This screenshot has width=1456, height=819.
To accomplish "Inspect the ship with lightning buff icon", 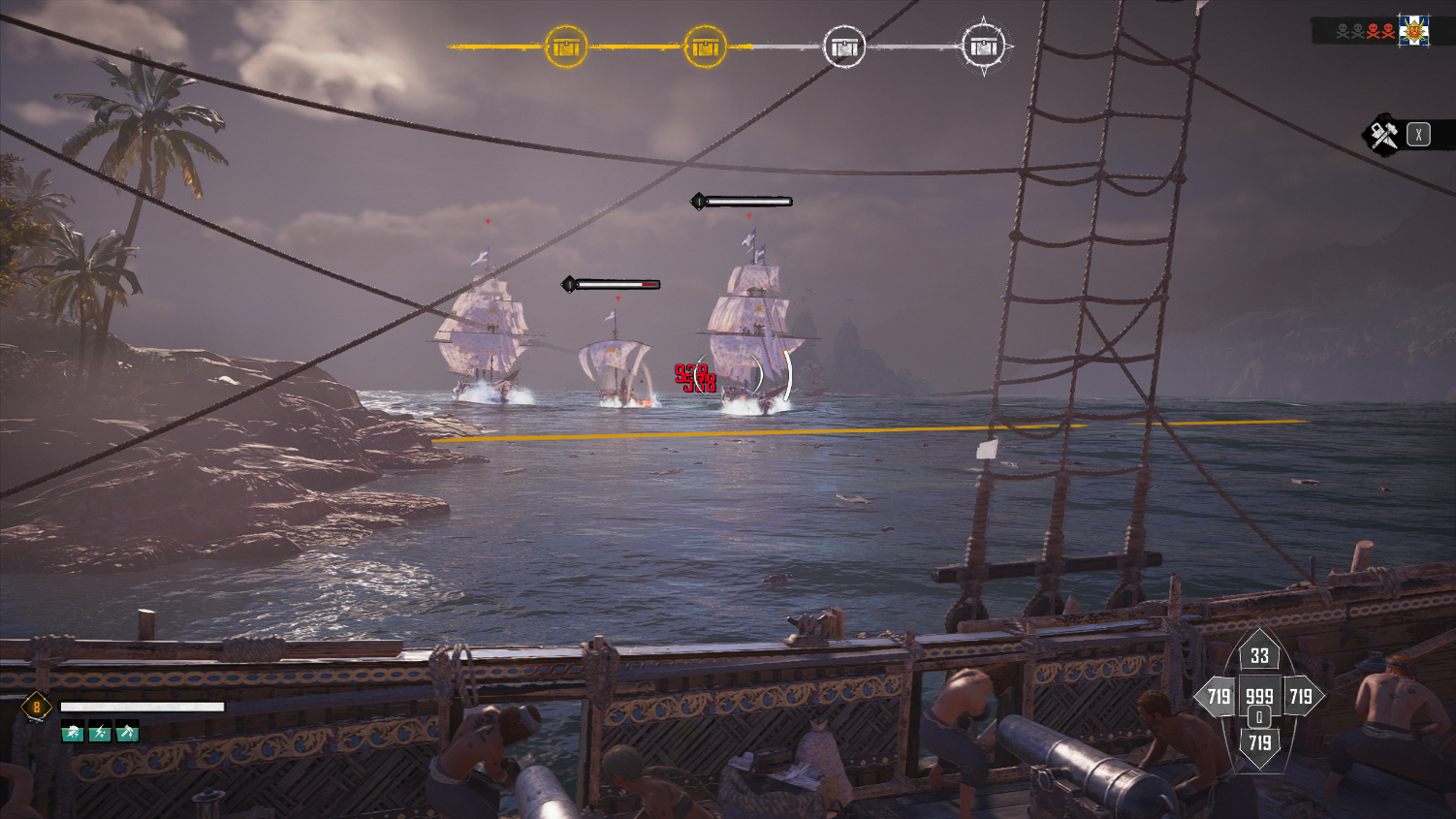I will (x=74, y=733).
